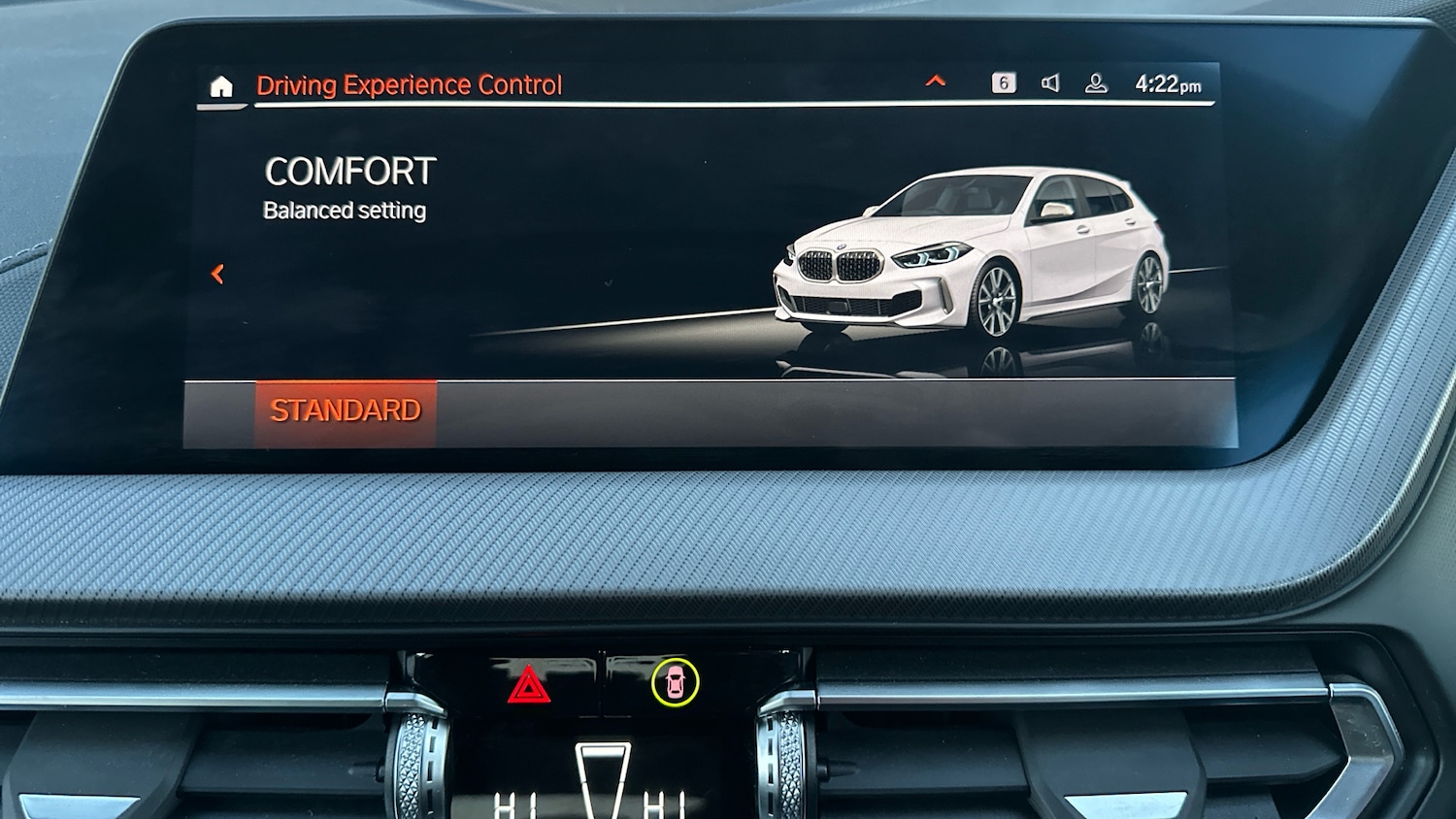Tap the speaker volume icon
The width and height of the screenshot is (1456, 819).
tap(1050, 84)
